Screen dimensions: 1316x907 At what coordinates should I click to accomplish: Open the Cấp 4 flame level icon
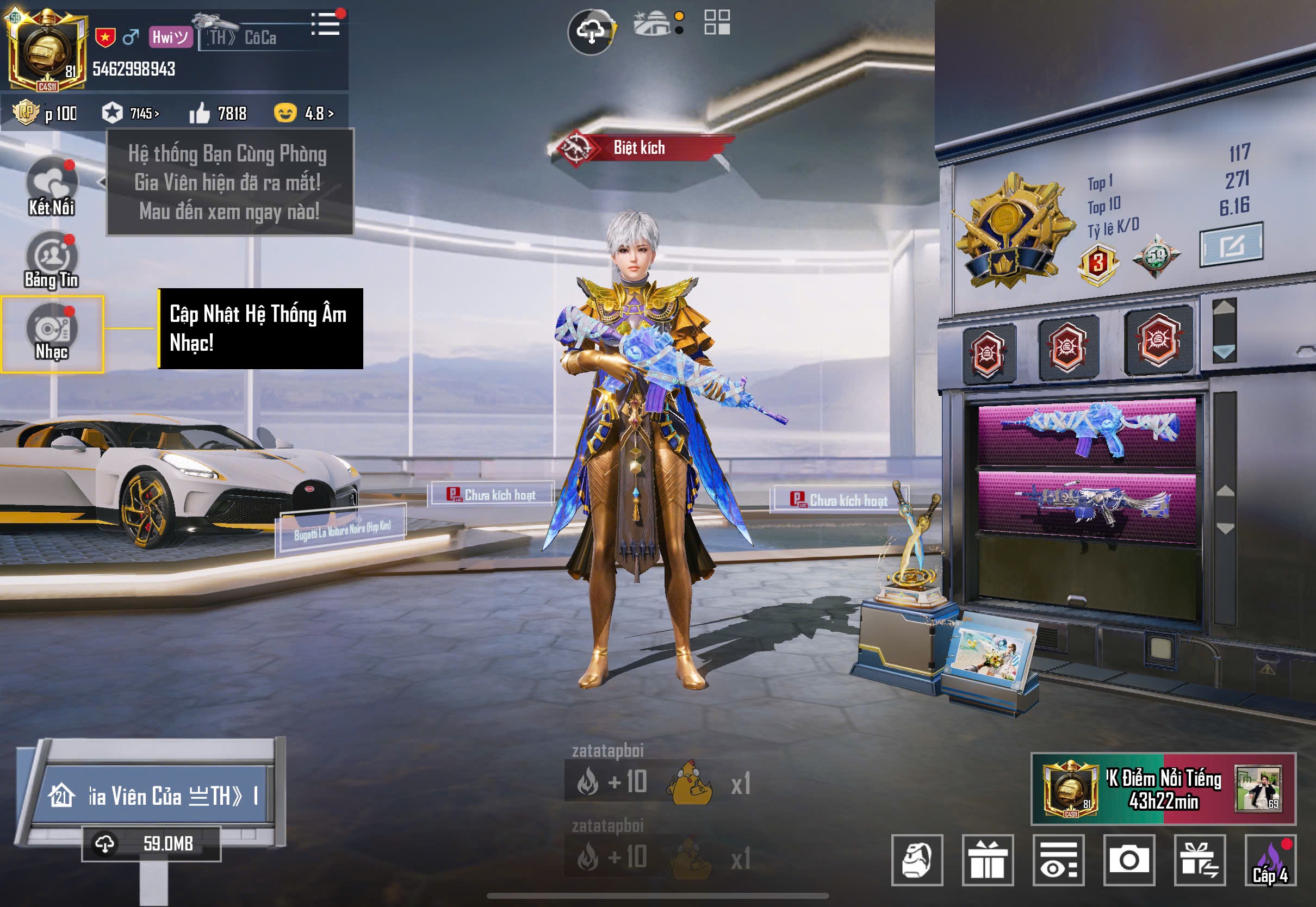pos(1270,860)
